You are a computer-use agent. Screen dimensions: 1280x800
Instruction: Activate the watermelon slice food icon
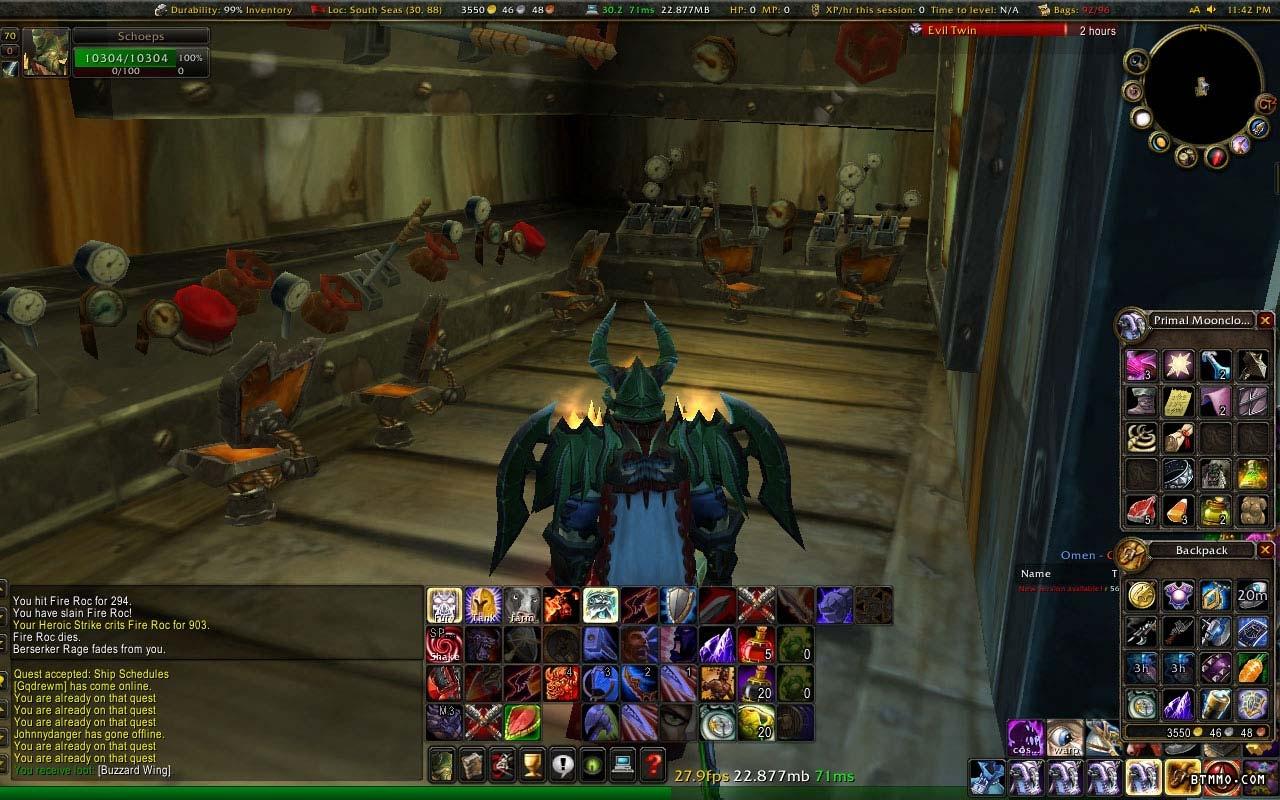coord(521,721)
